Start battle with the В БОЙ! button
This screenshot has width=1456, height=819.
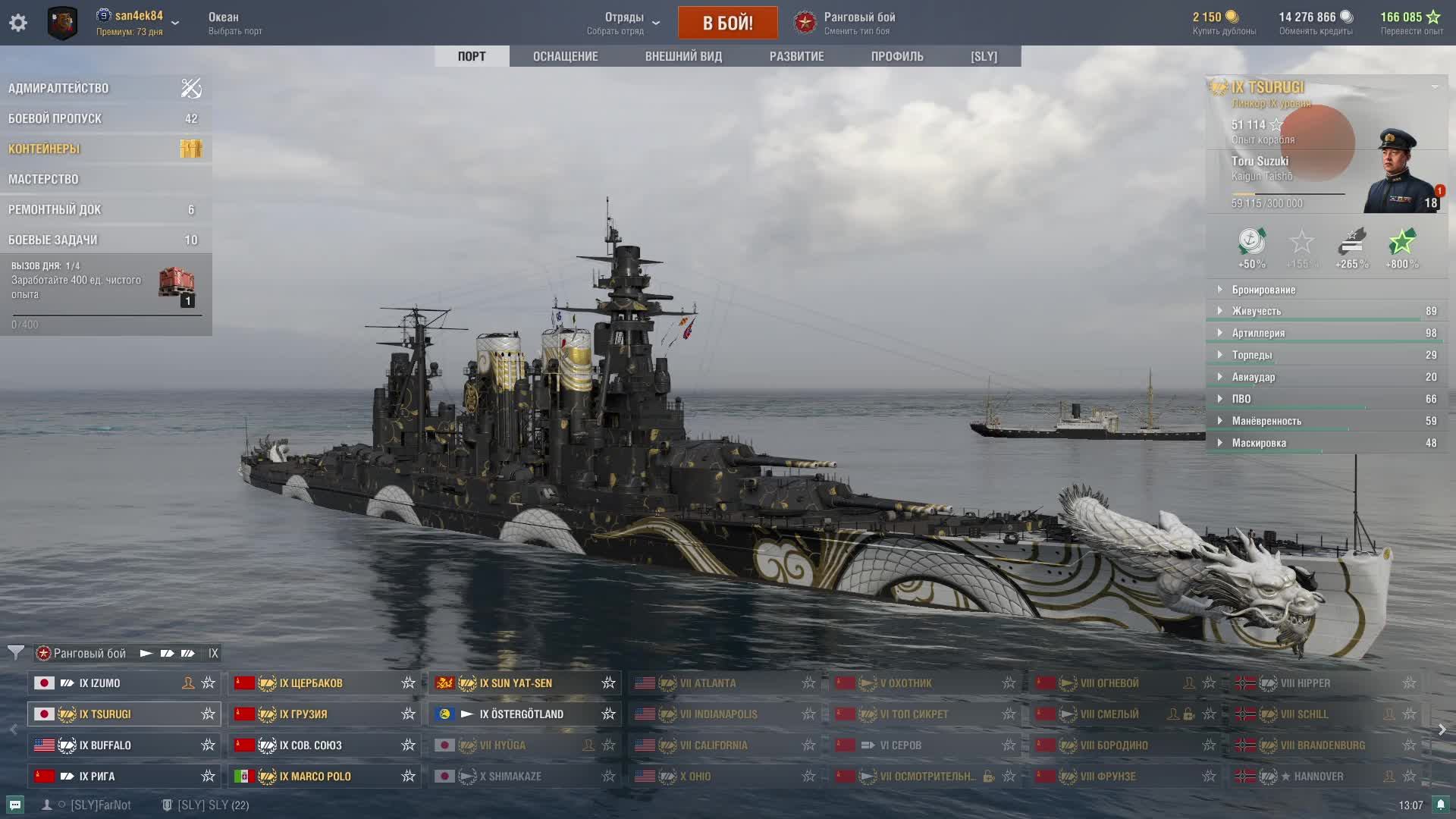tap(727, 23)
